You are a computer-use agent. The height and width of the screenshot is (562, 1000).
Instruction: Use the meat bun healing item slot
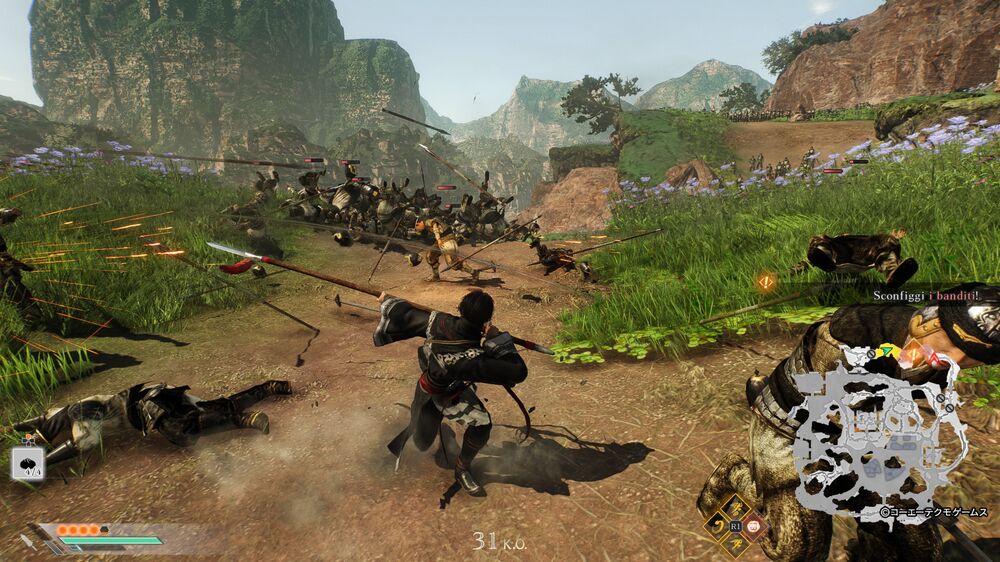[28, 463]
